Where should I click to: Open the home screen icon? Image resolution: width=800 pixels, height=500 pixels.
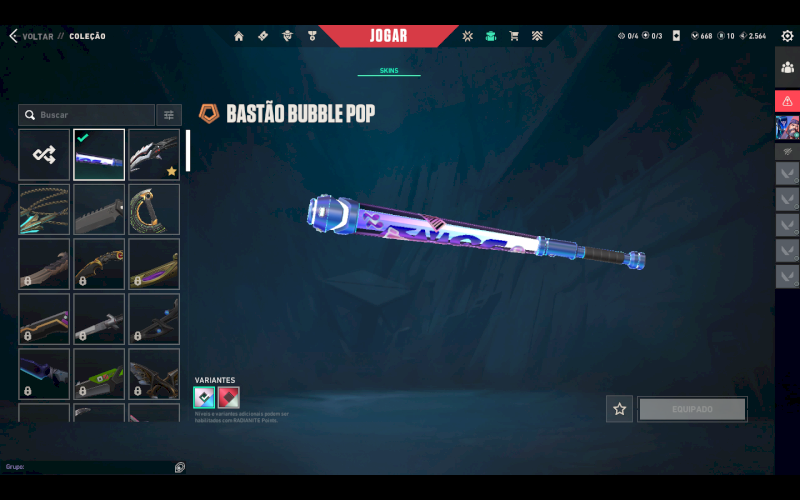(239, 36)
